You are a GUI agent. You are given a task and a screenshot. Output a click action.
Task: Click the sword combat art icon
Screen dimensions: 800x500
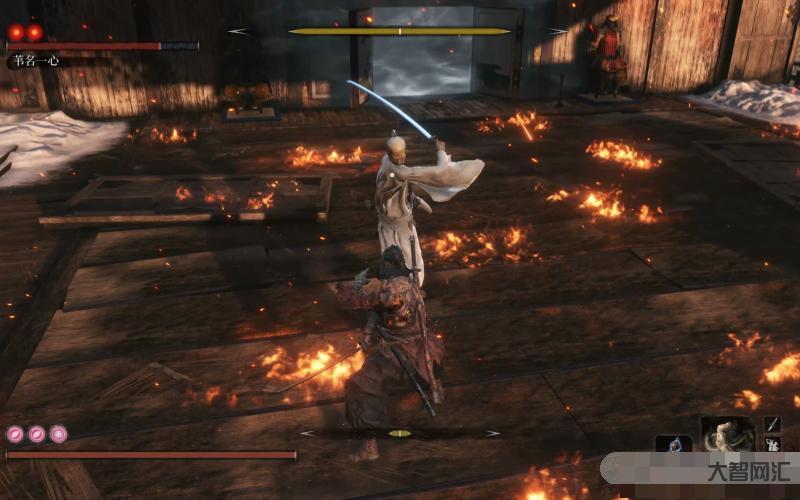click(772, 424)
